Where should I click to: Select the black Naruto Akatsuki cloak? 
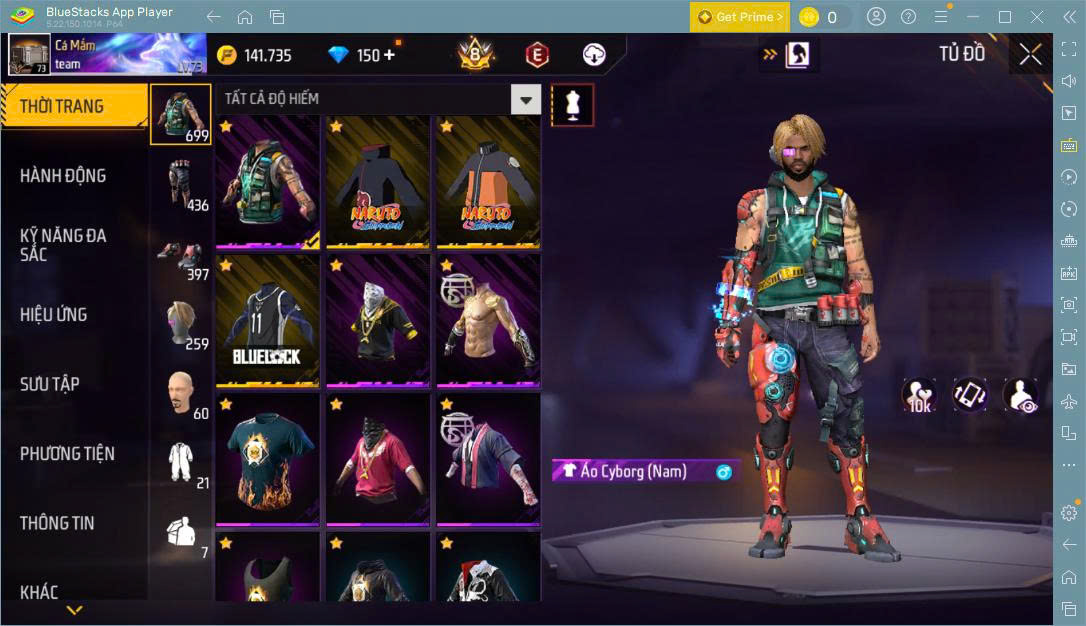pos(377,181)
